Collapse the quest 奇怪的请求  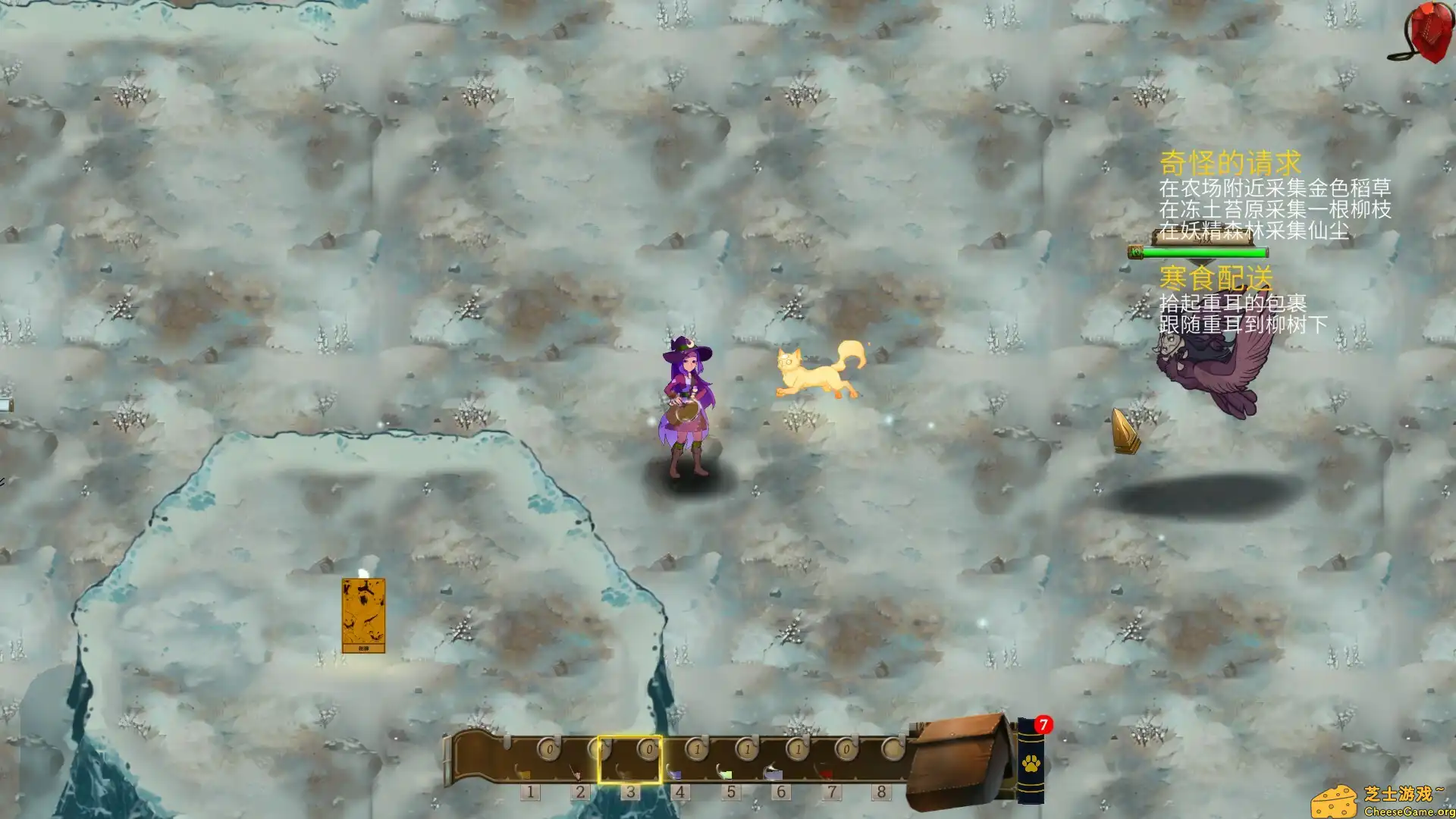1231,161
